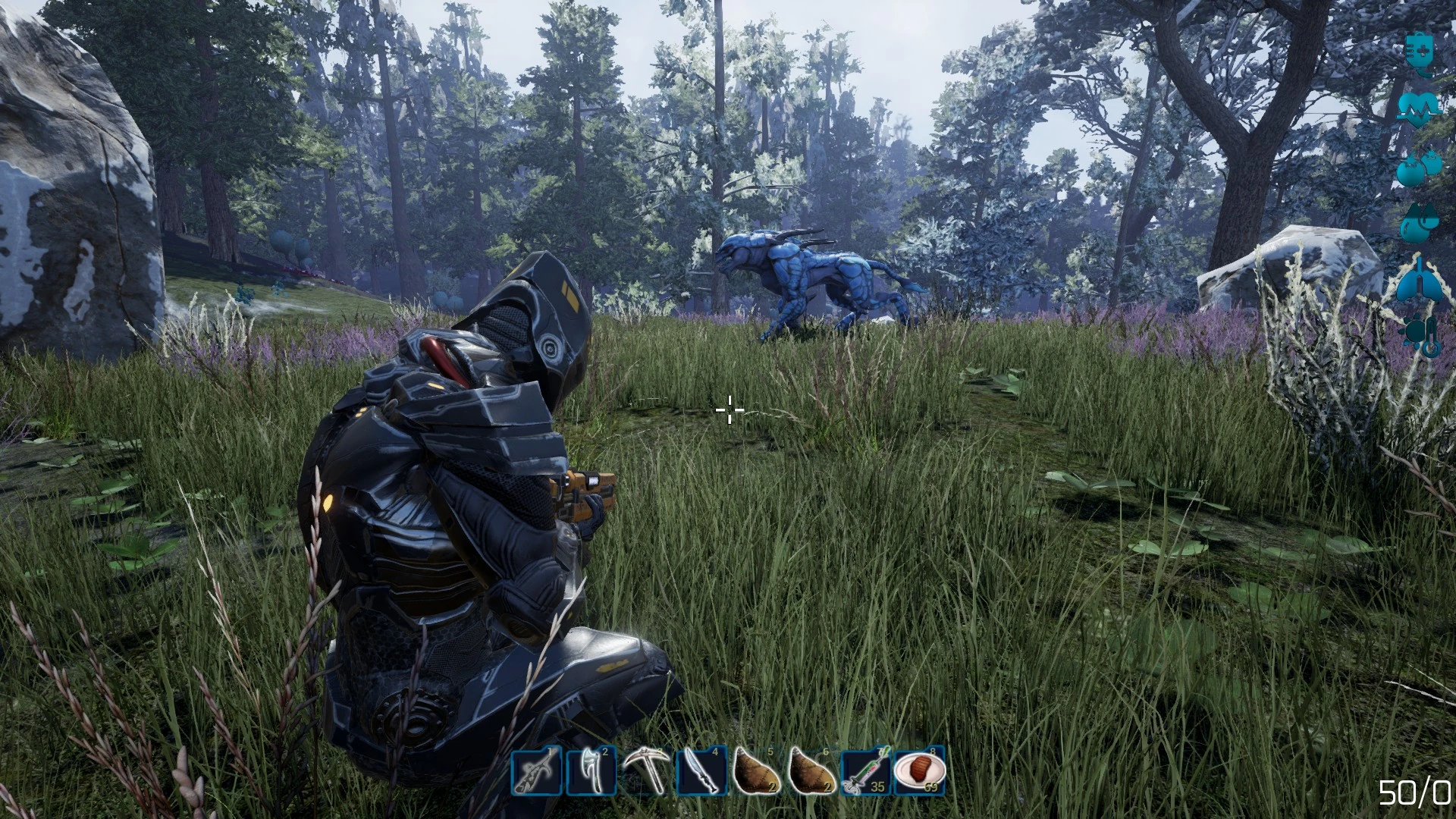The width and height of the screenshot is (1456, 819).
Task: Select the green syringe dart stack
Action: pyautogui.click(x=865, y=771)
